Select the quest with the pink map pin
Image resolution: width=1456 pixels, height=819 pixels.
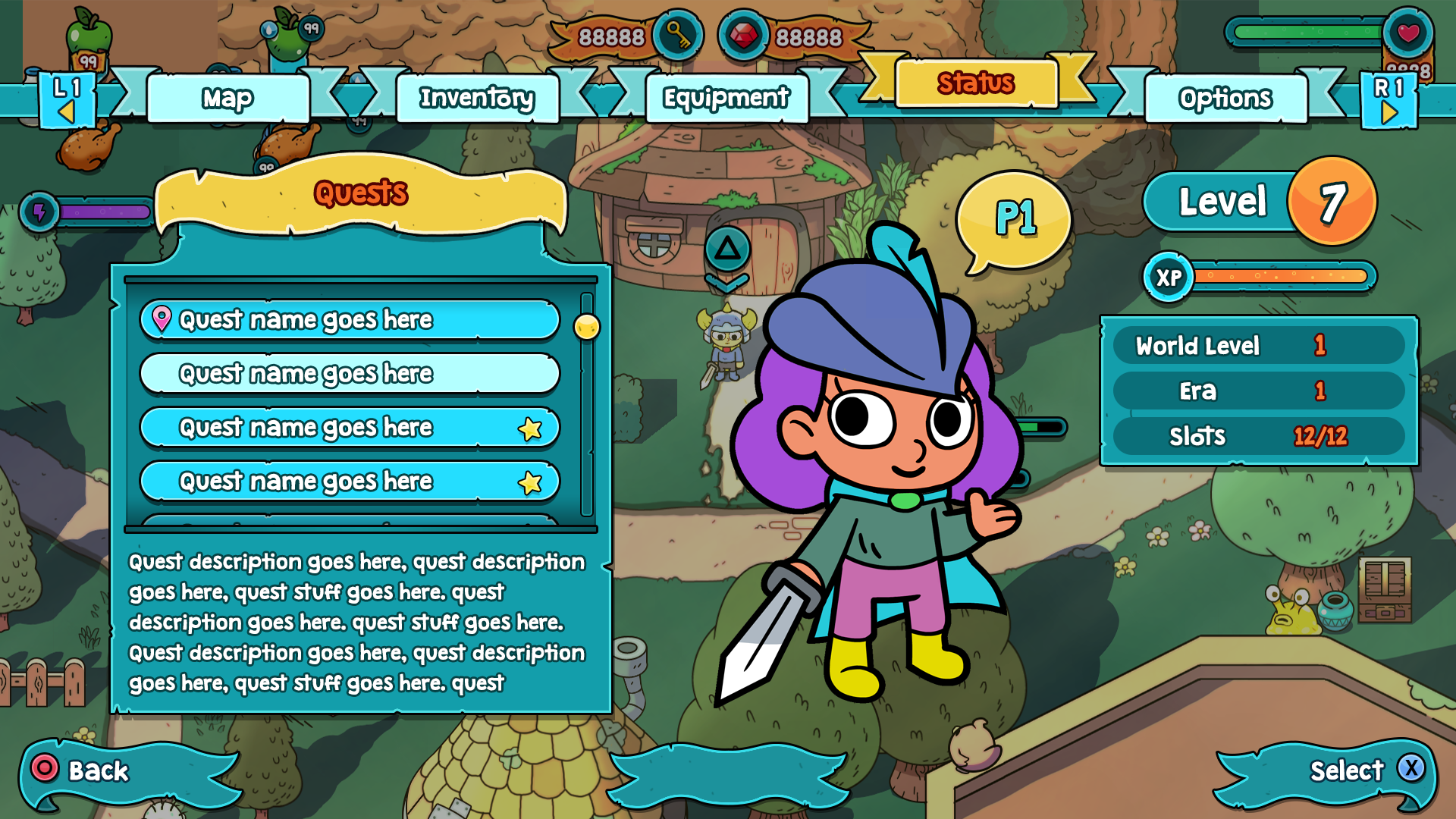[350, 320]
